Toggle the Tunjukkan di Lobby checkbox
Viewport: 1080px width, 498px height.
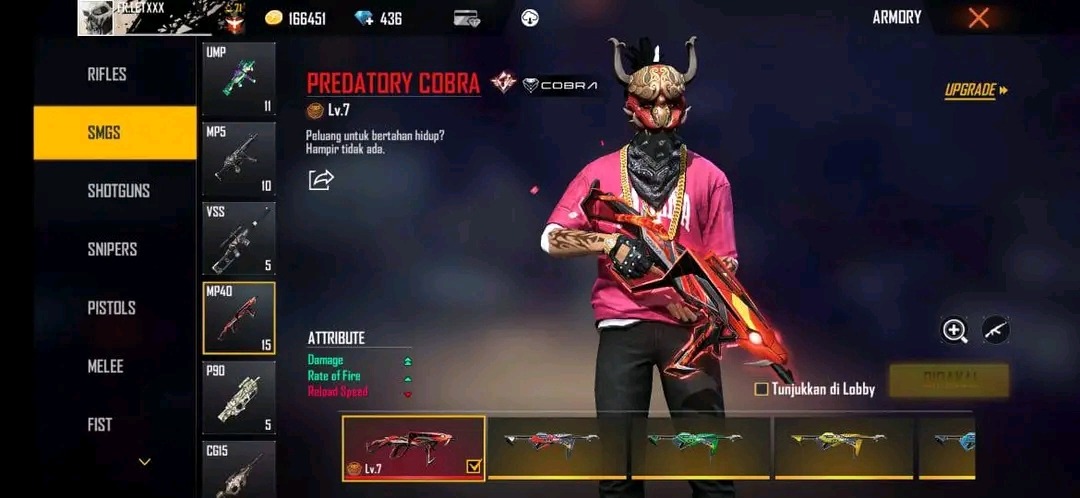coord(762,389)
